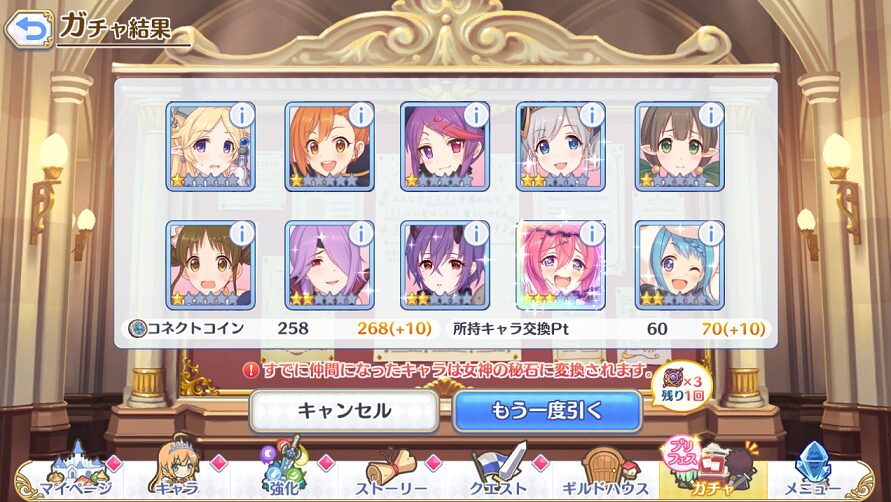The width and height of the screenshot is (891, 502).
Task: Select the sparkling pink-haired character card
Action: (x=561, y=265)
